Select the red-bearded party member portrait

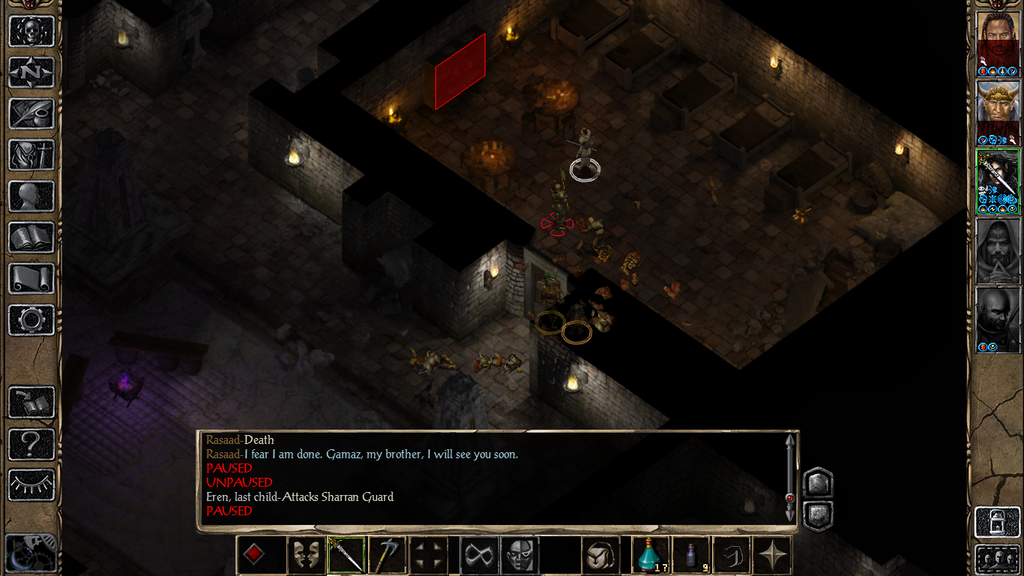pyautogui.click(x=997, y=39)
